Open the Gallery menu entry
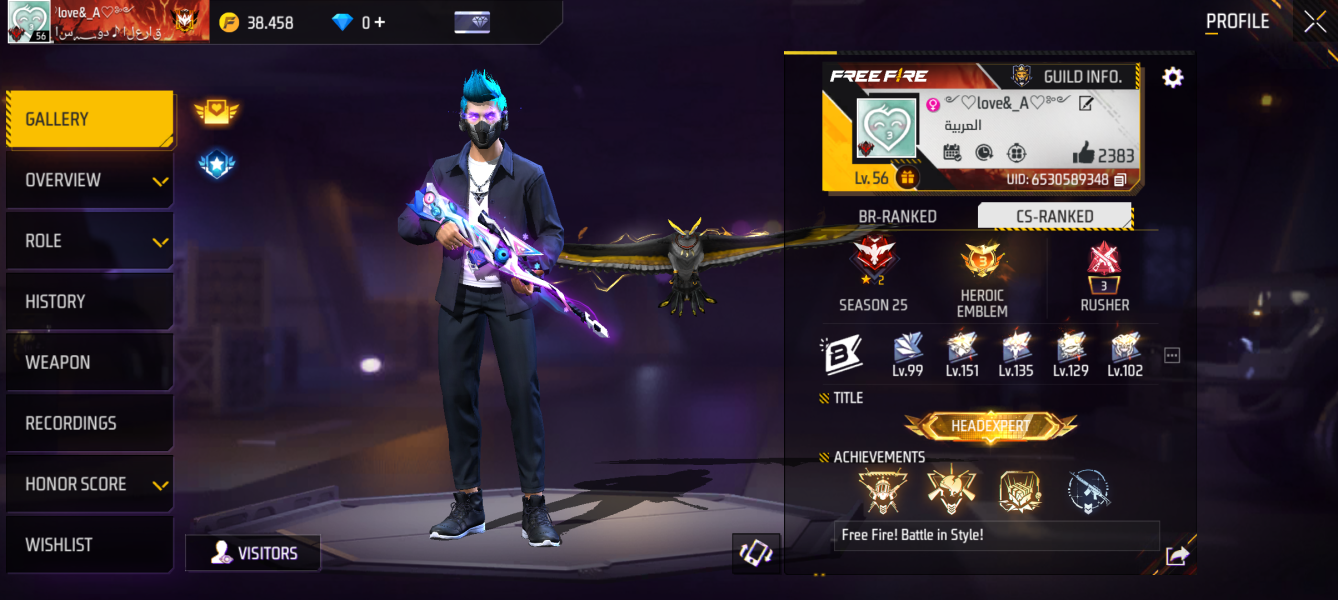This screenshot has width=1338, height=600. (x=90, y=119)
